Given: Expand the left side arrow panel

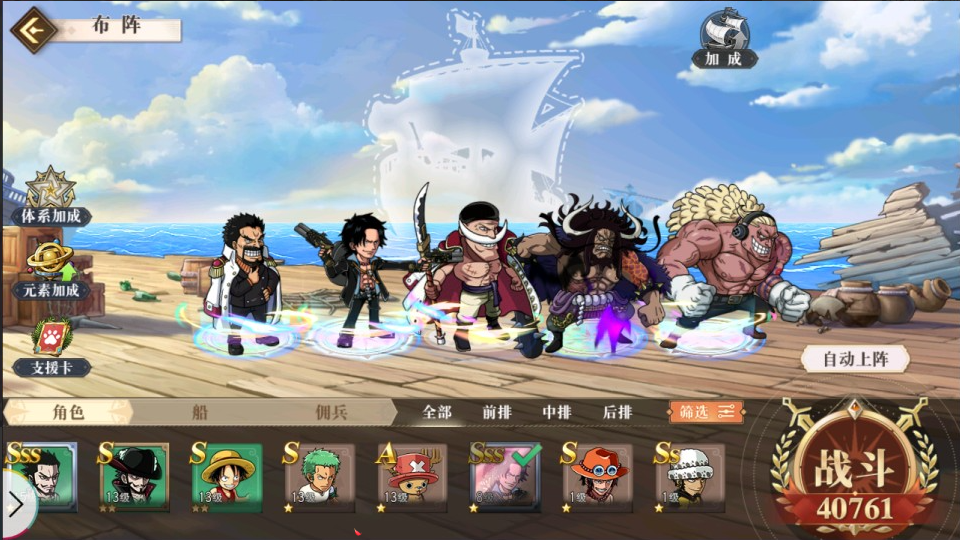Looking at the screenshot, I should pos(16,505).
